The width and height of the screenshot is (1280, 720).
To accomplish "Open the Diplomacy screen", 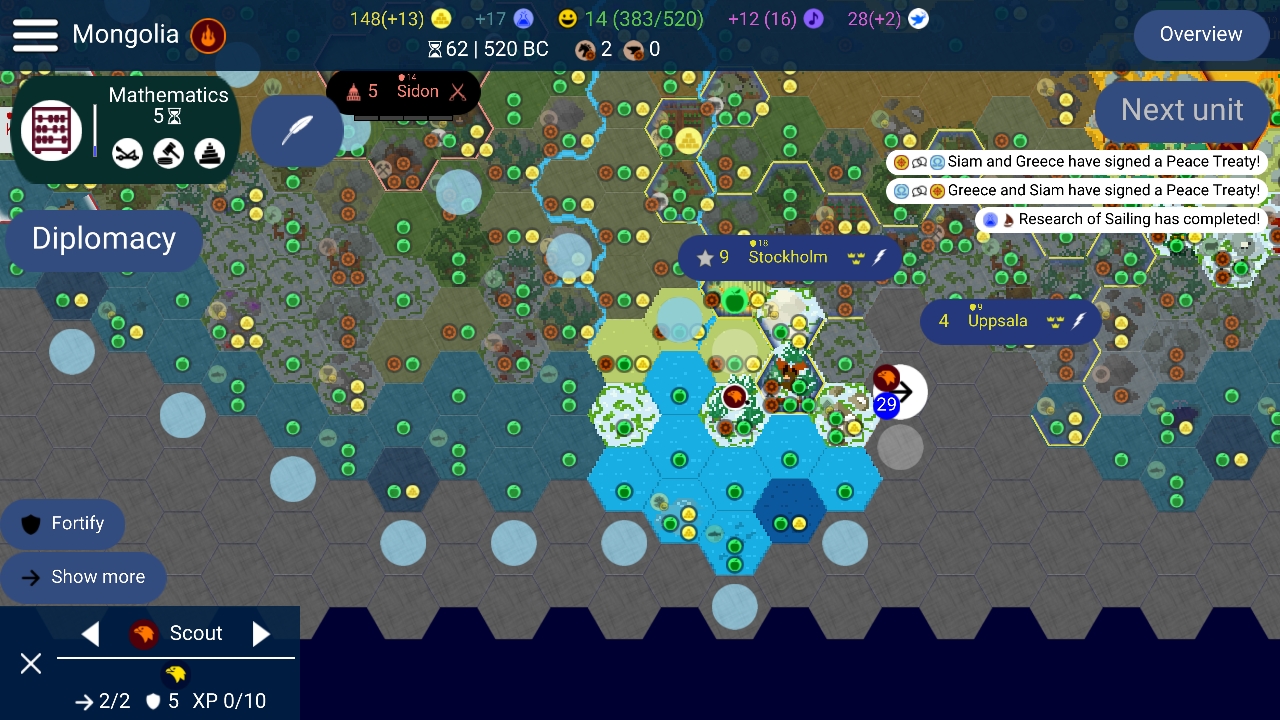I will (103, 239).
